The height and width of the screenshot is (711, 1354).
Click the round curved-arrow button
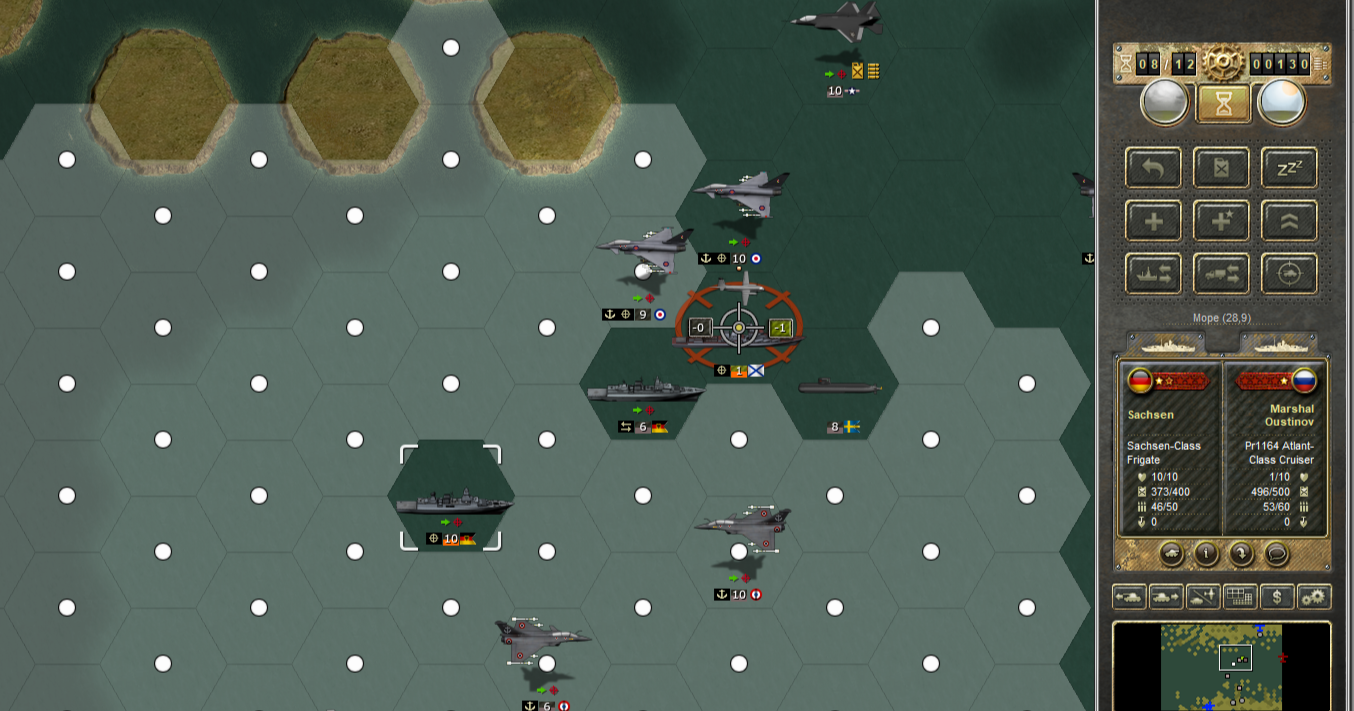1240,553
